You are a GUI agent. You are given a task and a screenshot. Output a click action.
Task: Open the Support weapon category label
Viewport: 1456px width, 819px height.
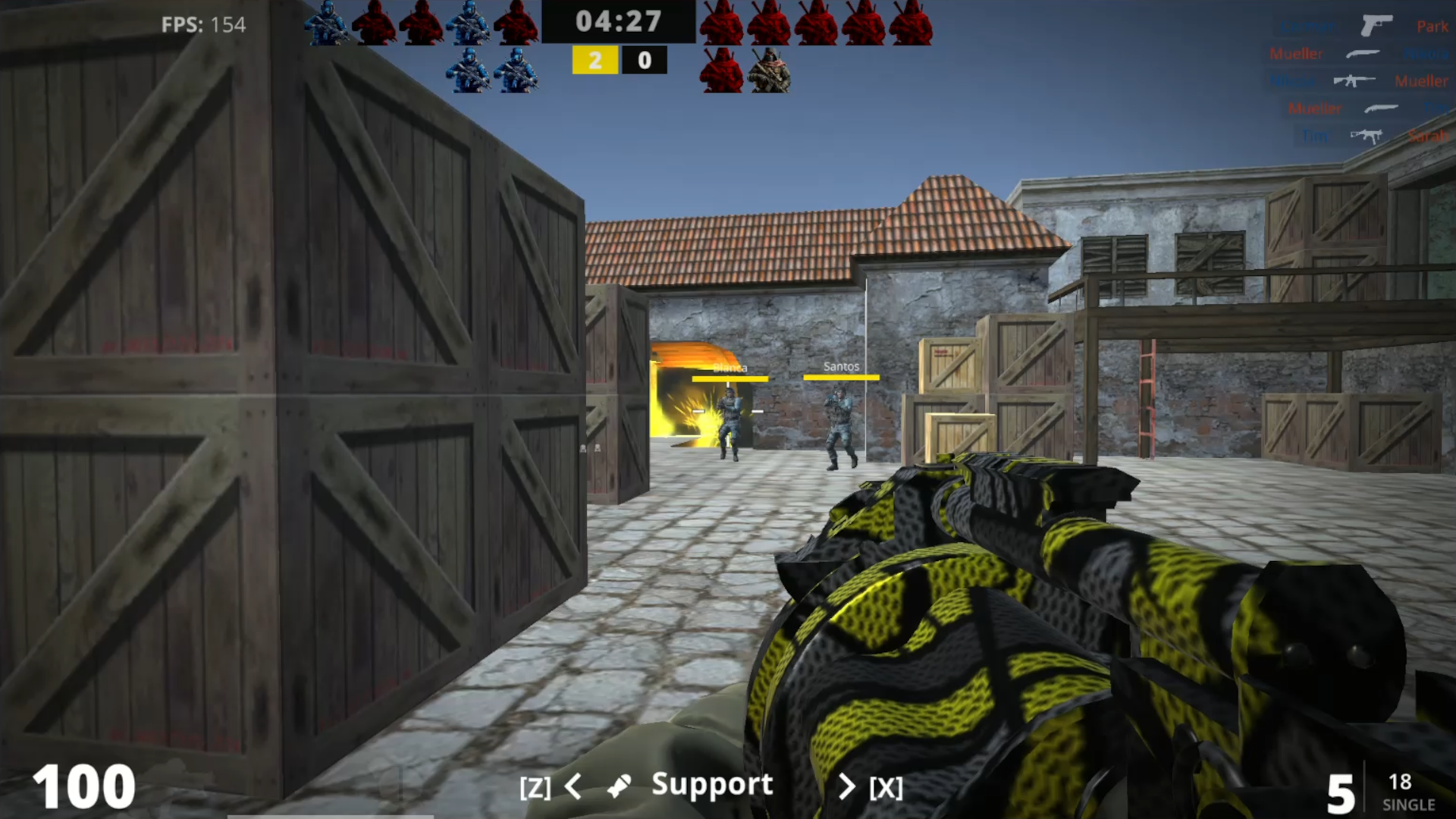tap(712, 785)
